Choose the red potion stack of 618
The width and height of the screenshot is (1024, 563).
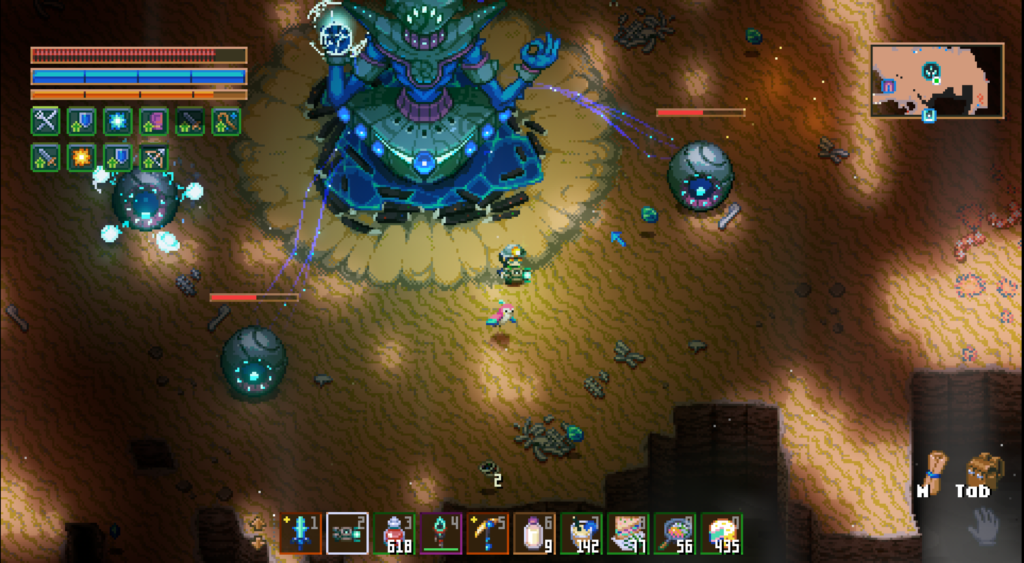pos(394,534)
